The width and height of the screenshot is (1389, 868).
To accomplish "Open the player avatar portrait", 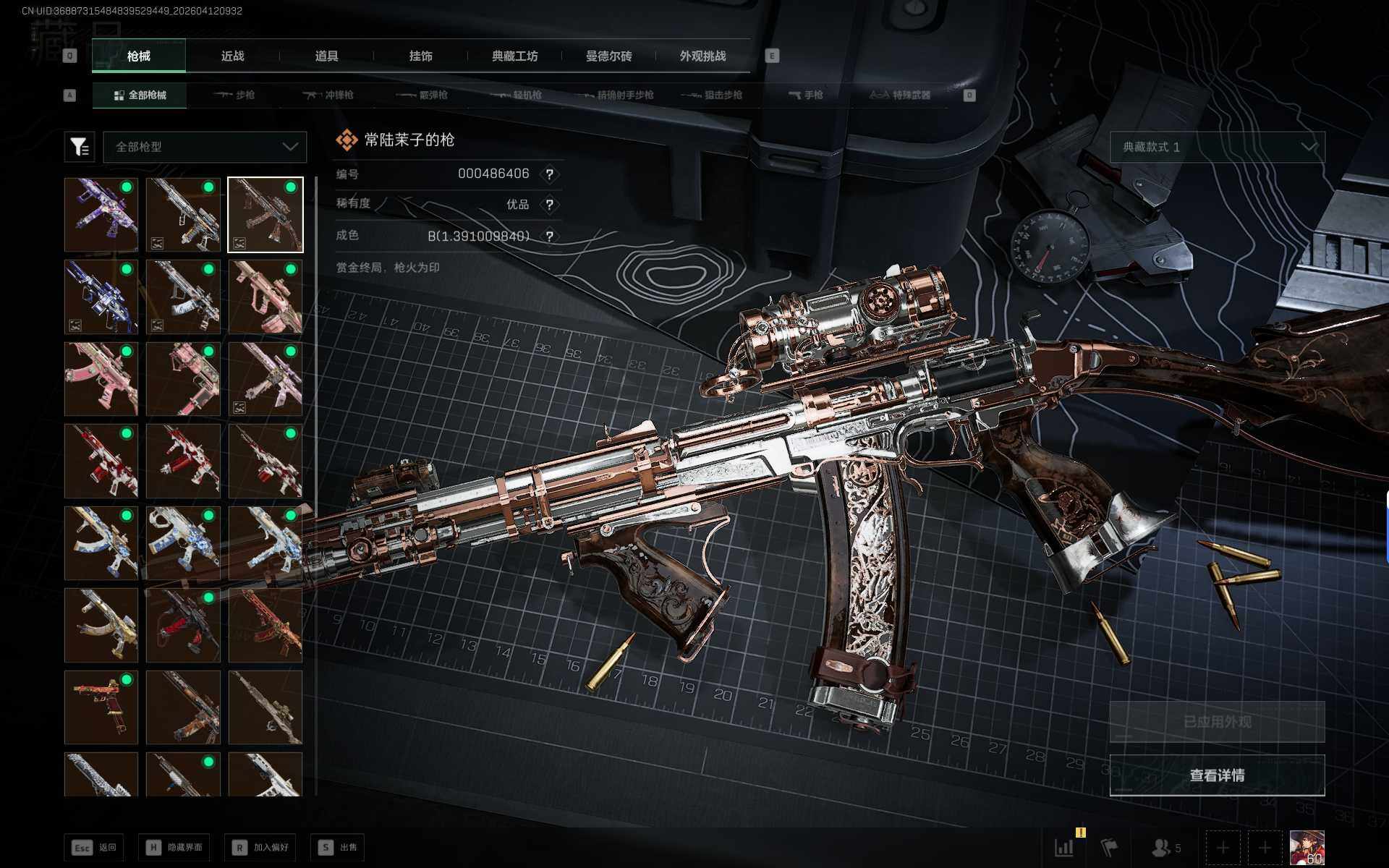I will tap(1307, 848).
